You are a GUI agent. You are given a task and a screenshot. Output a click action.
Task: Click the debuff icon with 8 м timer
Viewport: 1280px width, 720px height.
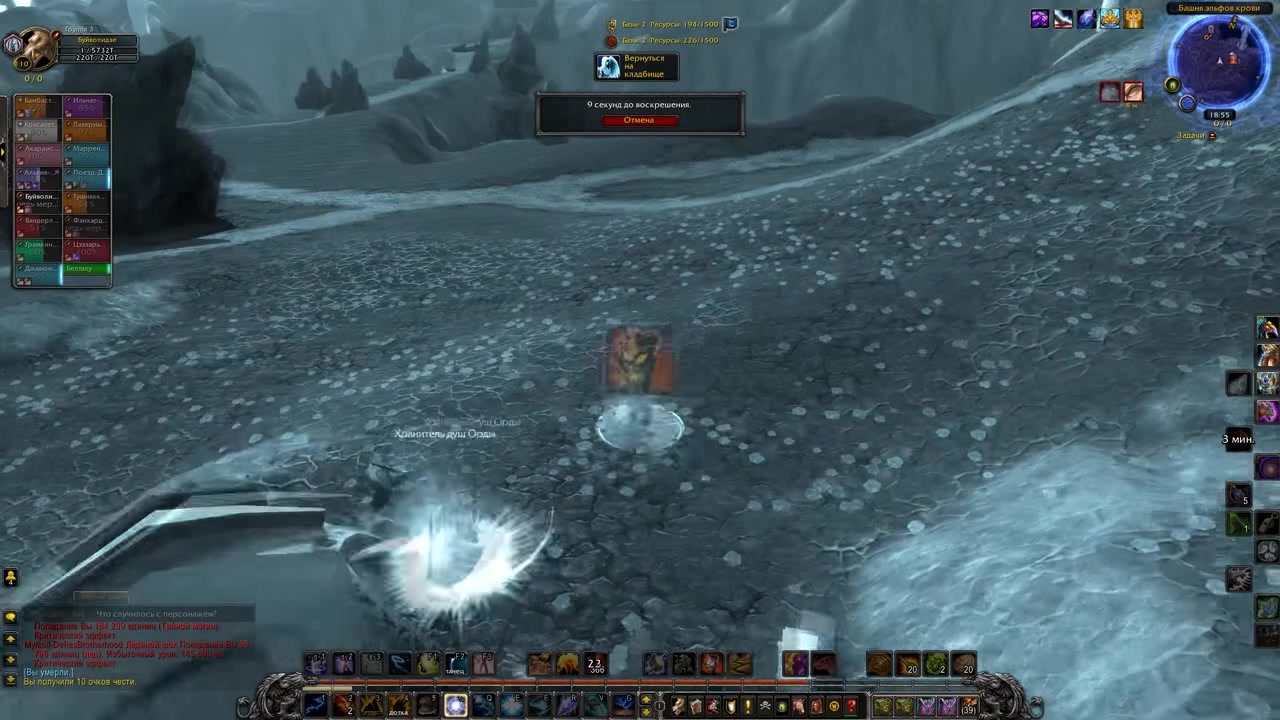tap(1132, 93)
